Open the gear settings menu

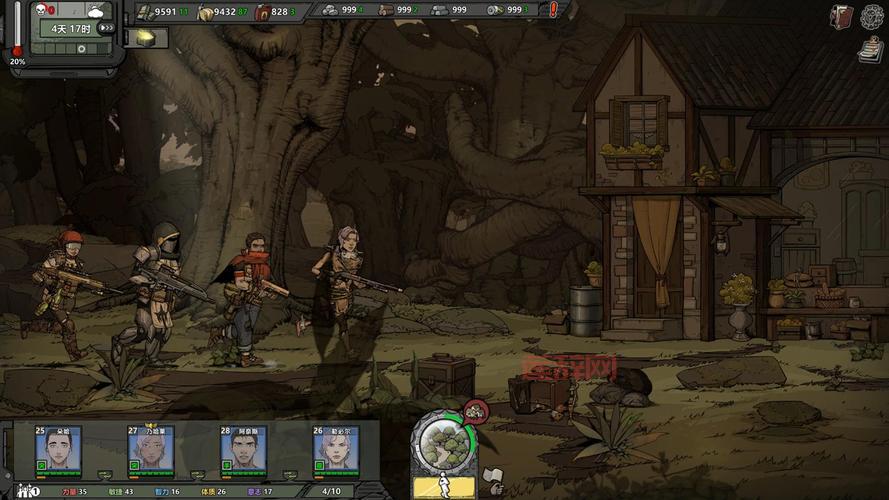[x=873, y=16]
